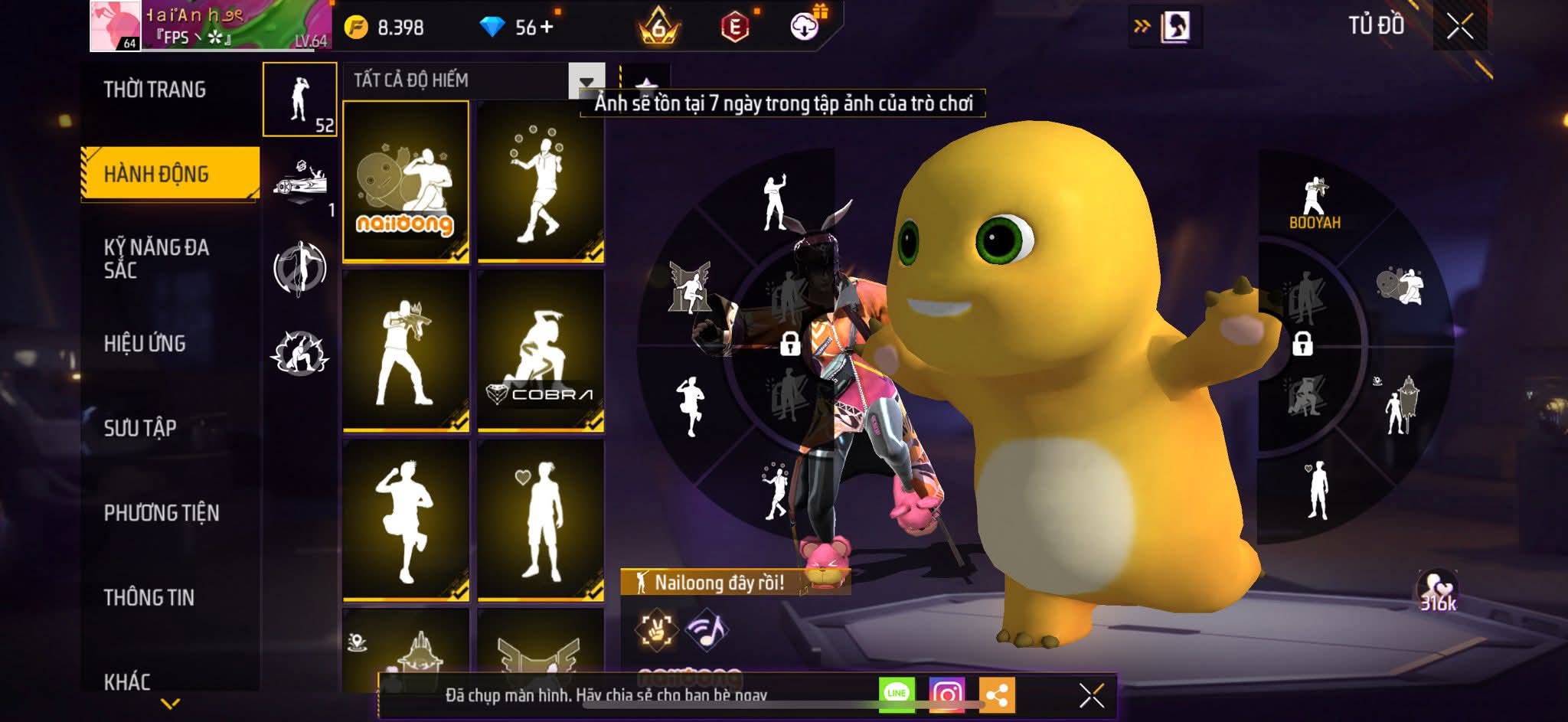Open the Sưu Tập collection menu
Image resolution: width=1568 pixels, height=722 pixels.
point(140,428)
